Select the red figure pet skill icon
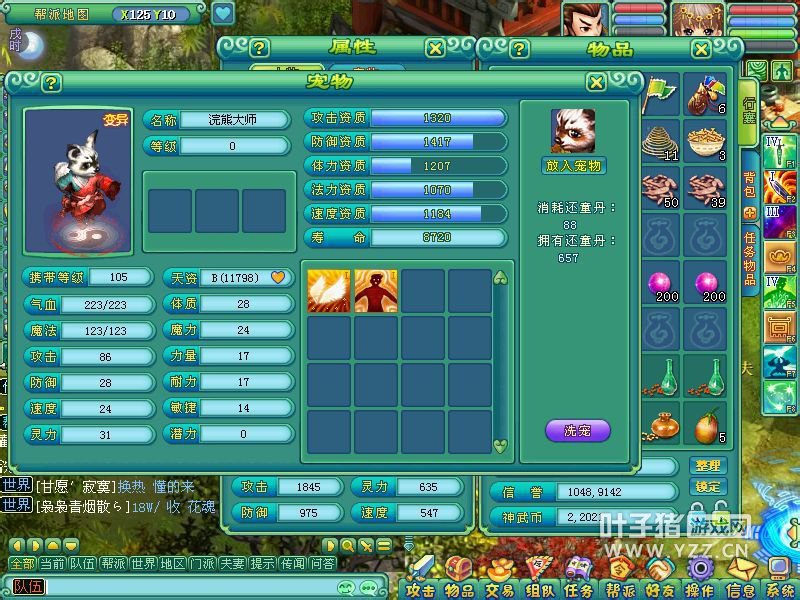Image resolution: width=800 pixels, height=600 pixels. (376, 291)
